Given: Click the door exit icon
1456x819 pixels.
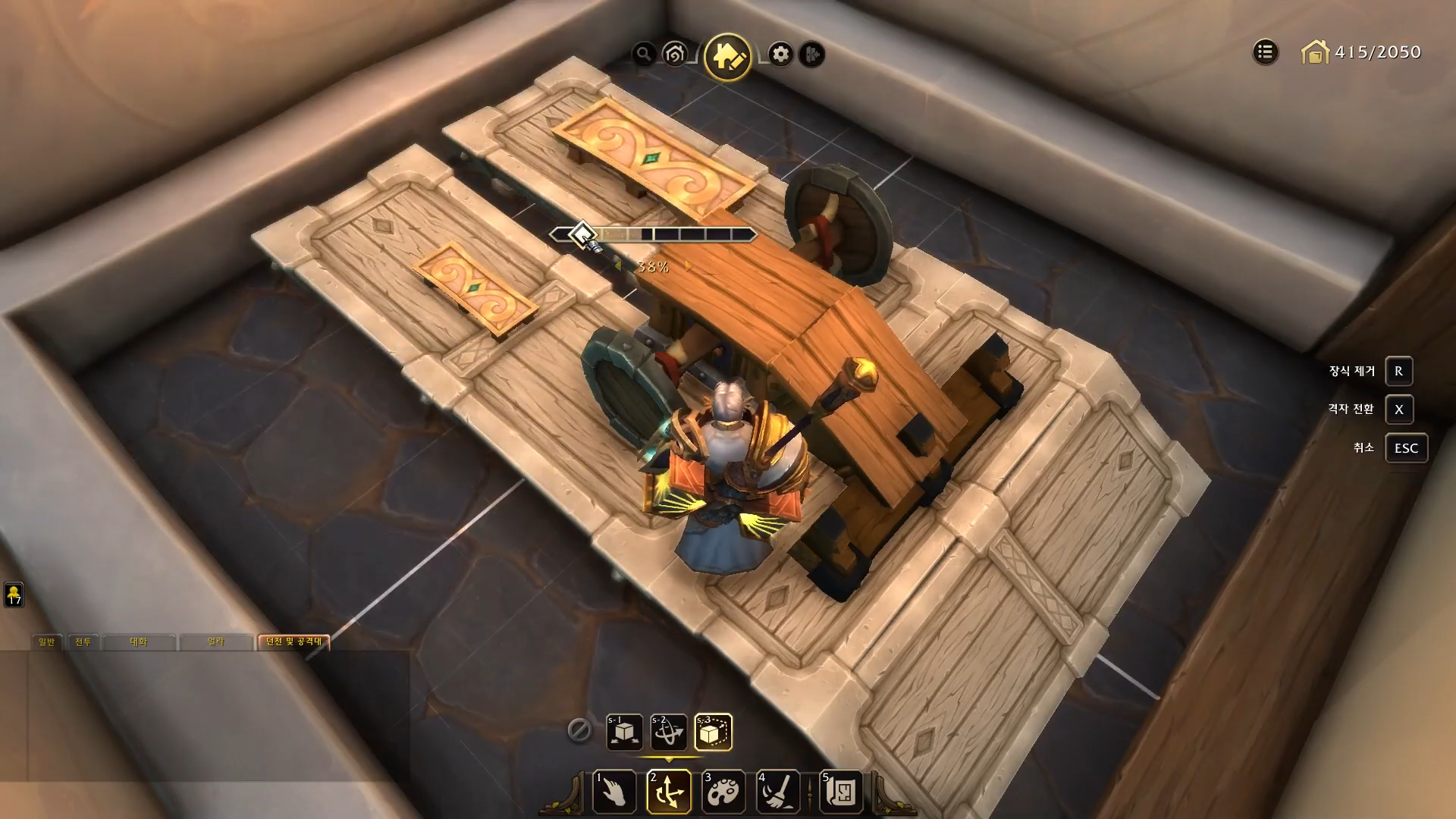Looking at the screenshot, I should point(812,54).
